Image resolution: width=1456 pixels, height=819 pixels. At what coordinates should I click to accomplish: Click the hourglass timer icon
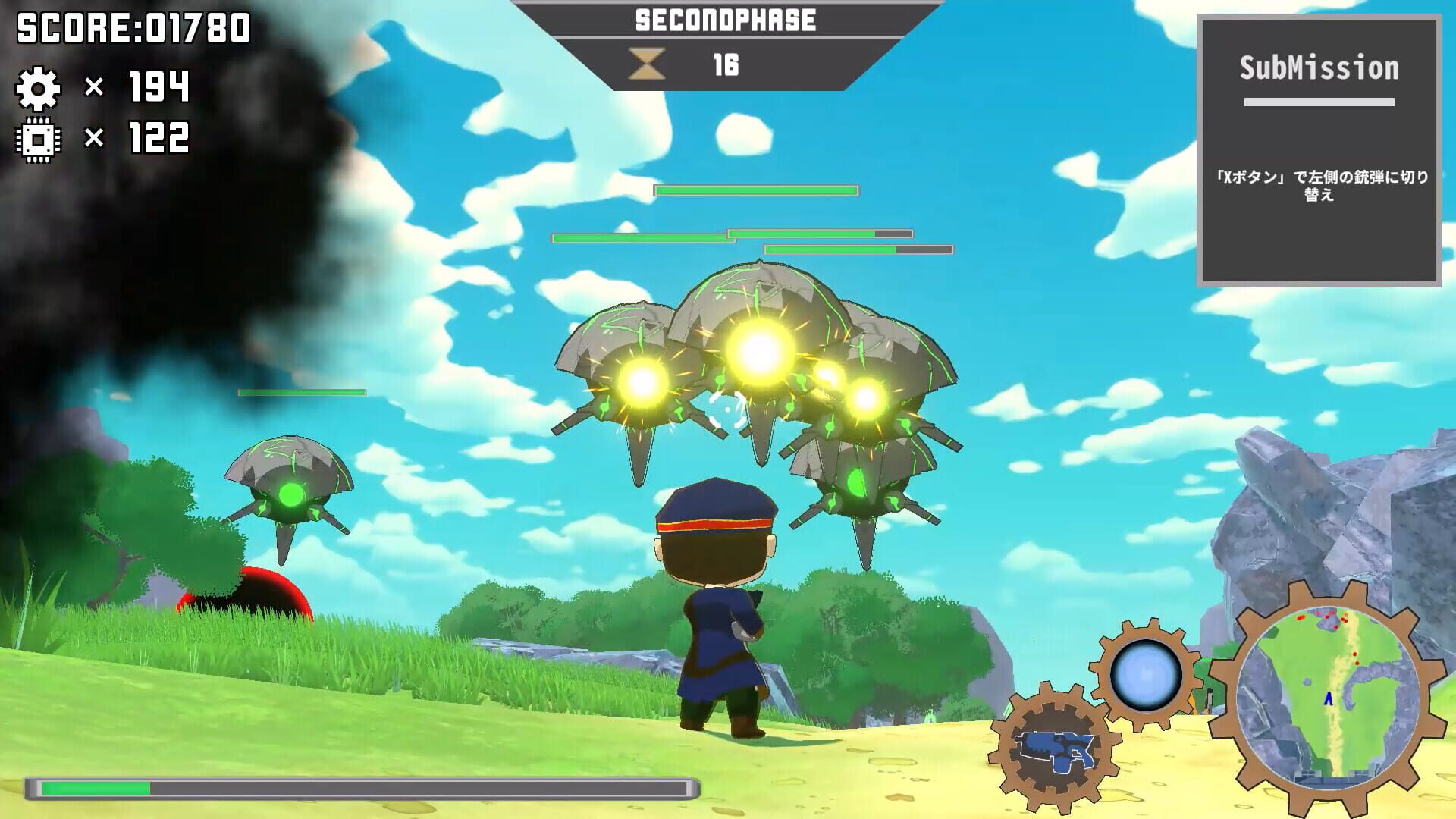tap(648, 64)
